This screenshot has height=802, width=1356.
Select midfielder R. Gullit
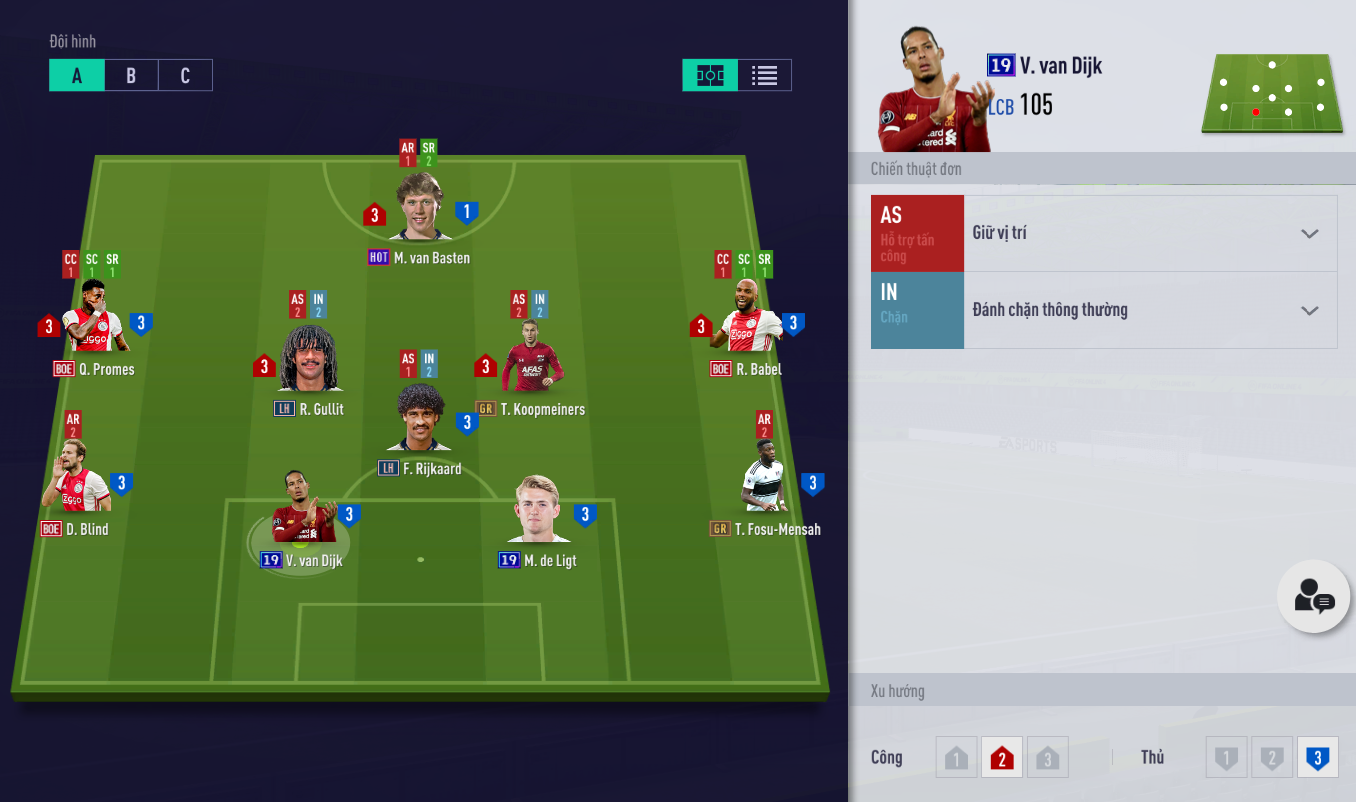310,362
